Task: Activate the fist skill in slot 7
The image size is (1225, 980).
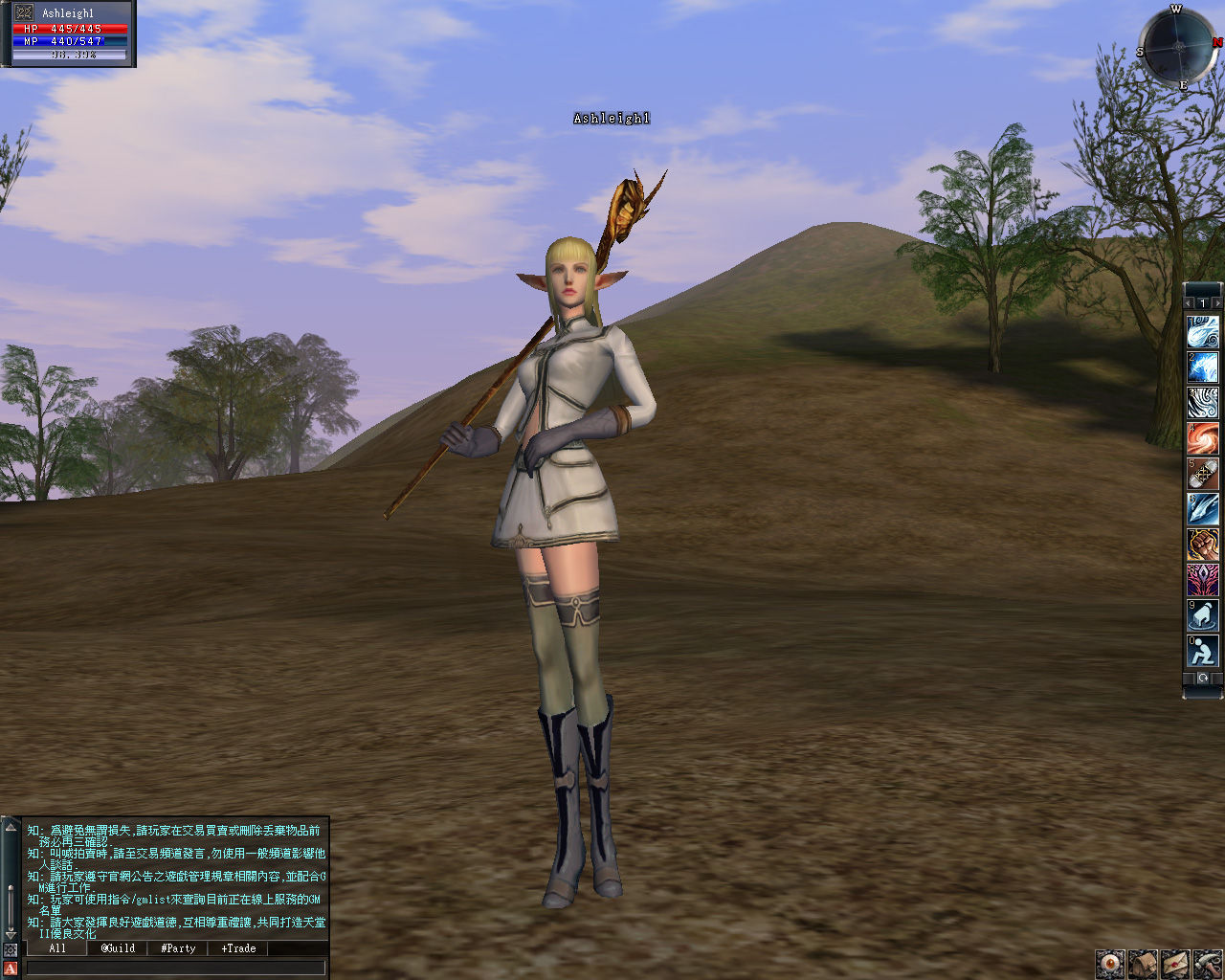Action: 1203,545
